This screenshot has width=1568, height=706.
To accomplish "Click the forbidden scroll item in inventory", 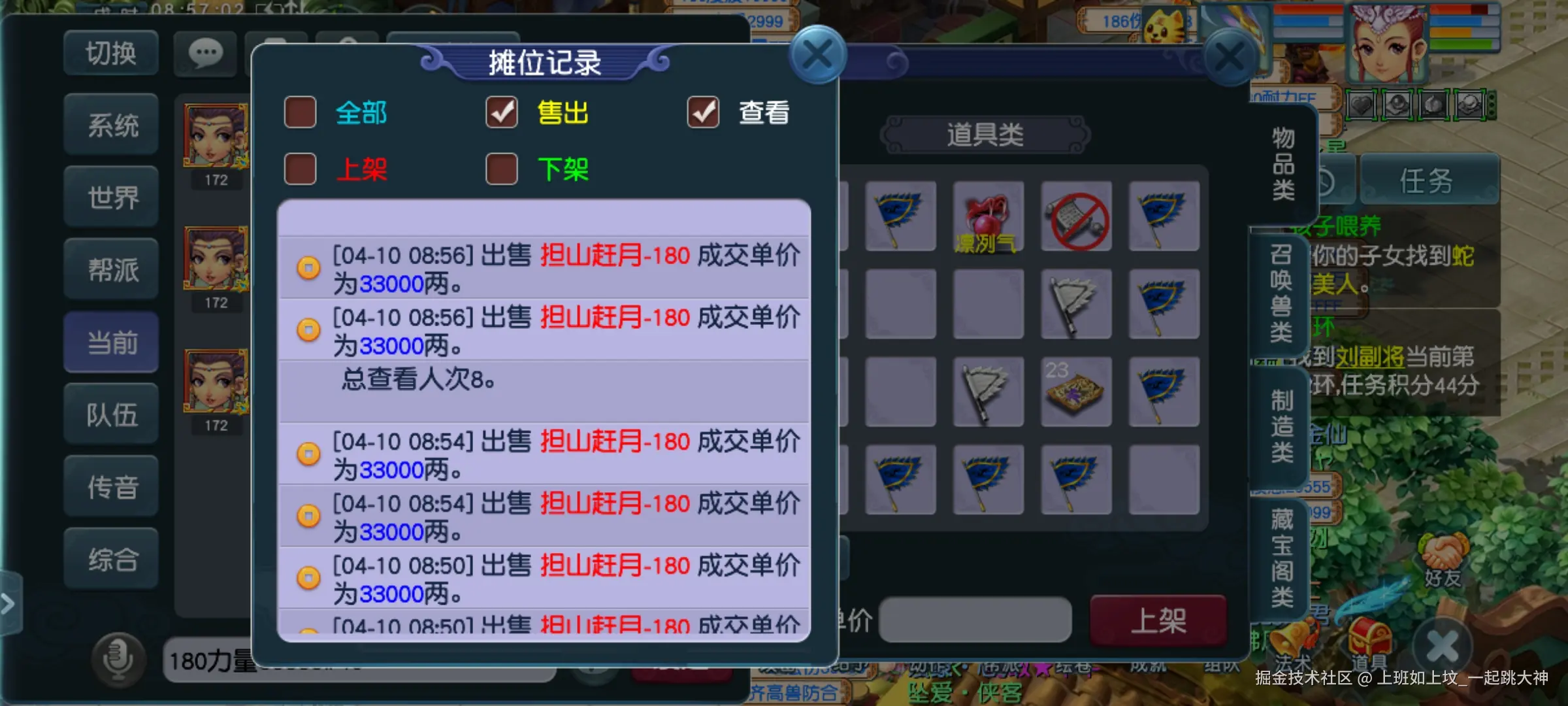I will coord(1077,217).
